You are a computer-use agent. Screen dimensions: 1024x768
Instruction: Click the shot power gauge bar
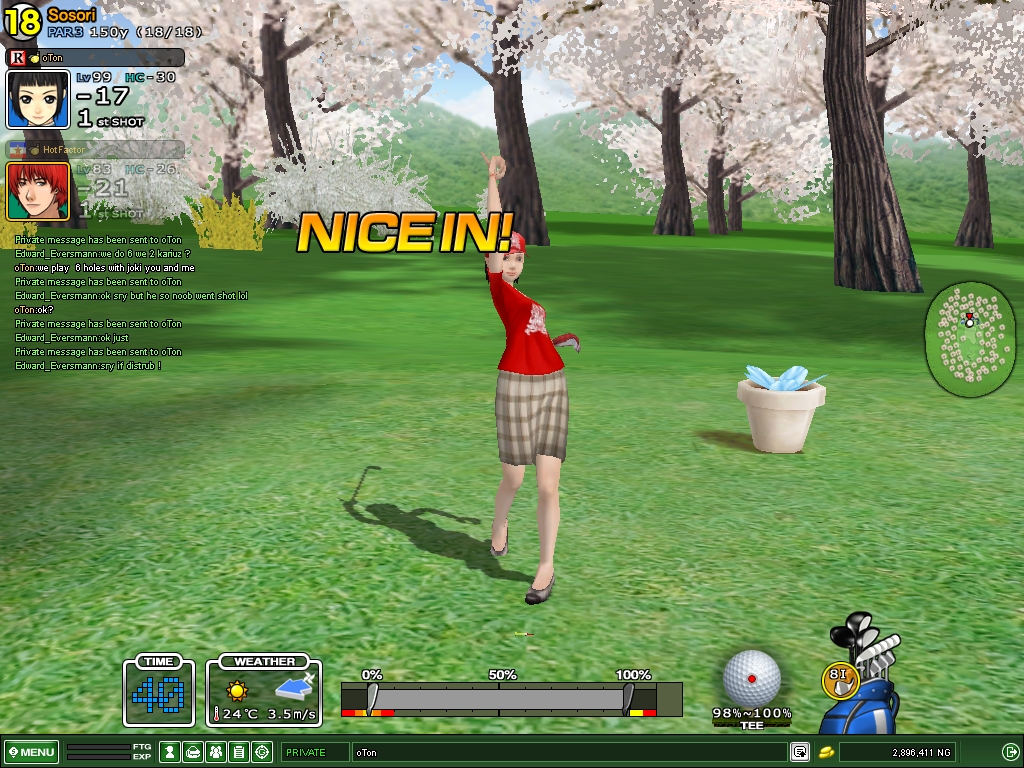[x=500, y=698]
